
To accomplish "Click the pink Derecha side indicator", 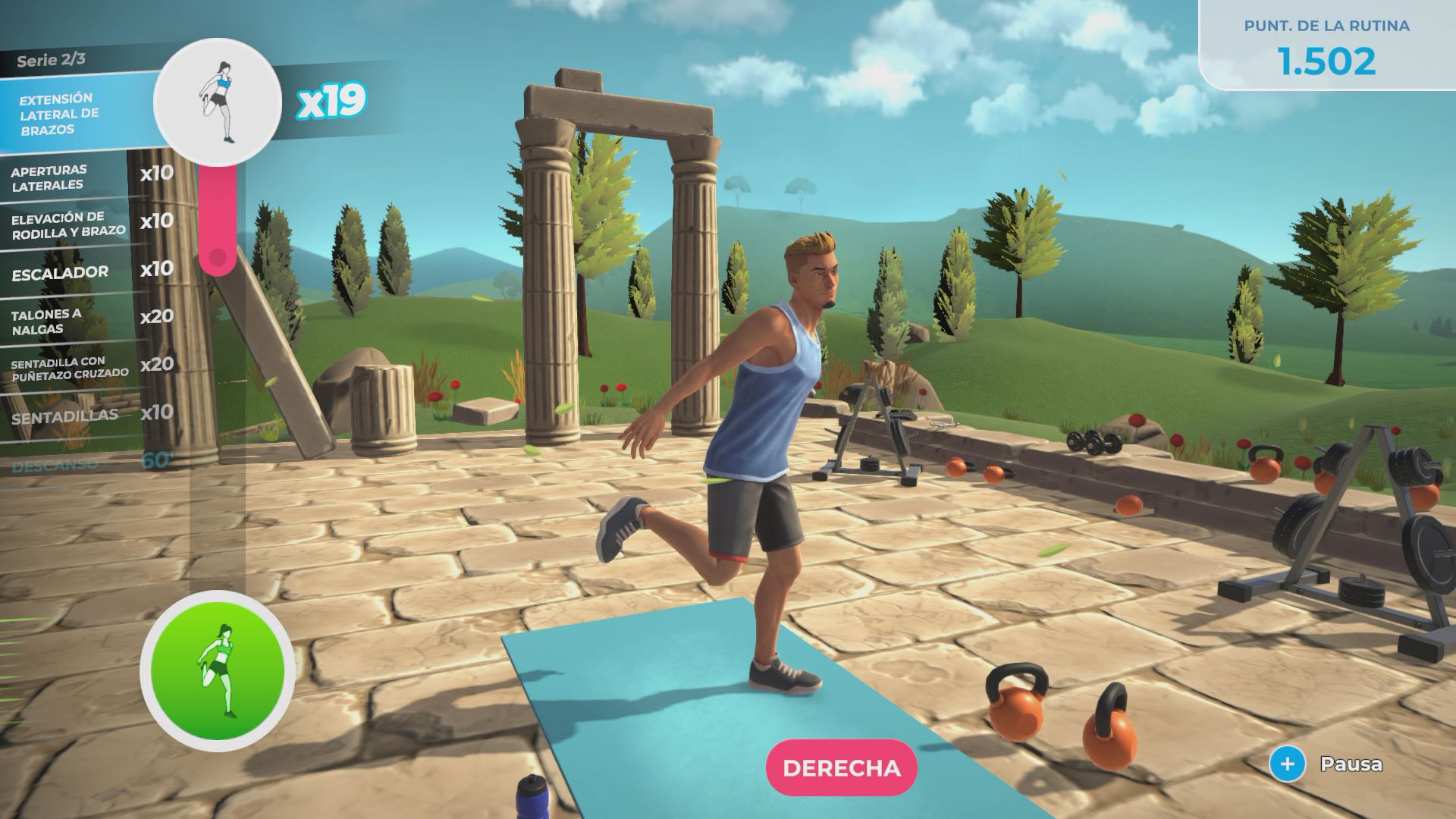I will 842,767.
